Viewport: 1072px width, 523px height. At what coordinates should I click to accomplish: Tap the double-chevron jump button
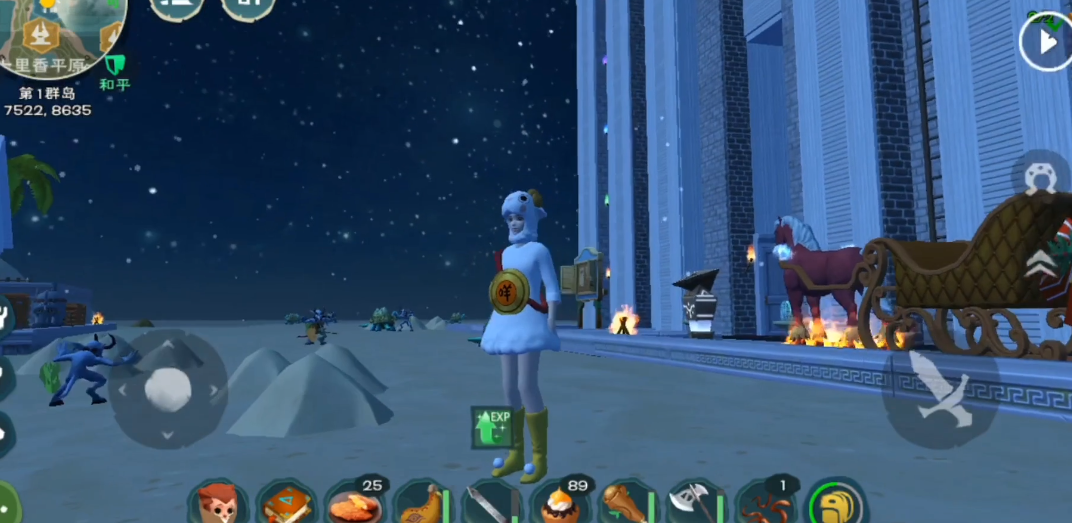[x=1040, y=260]
